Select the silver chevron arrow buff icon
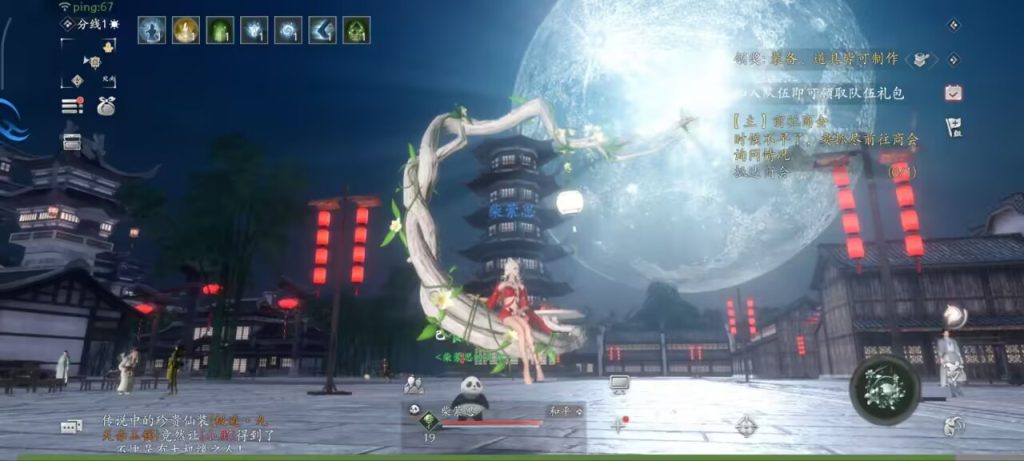Image resolution: width=1024 pixels, height=461 pixels. (322, 30)
